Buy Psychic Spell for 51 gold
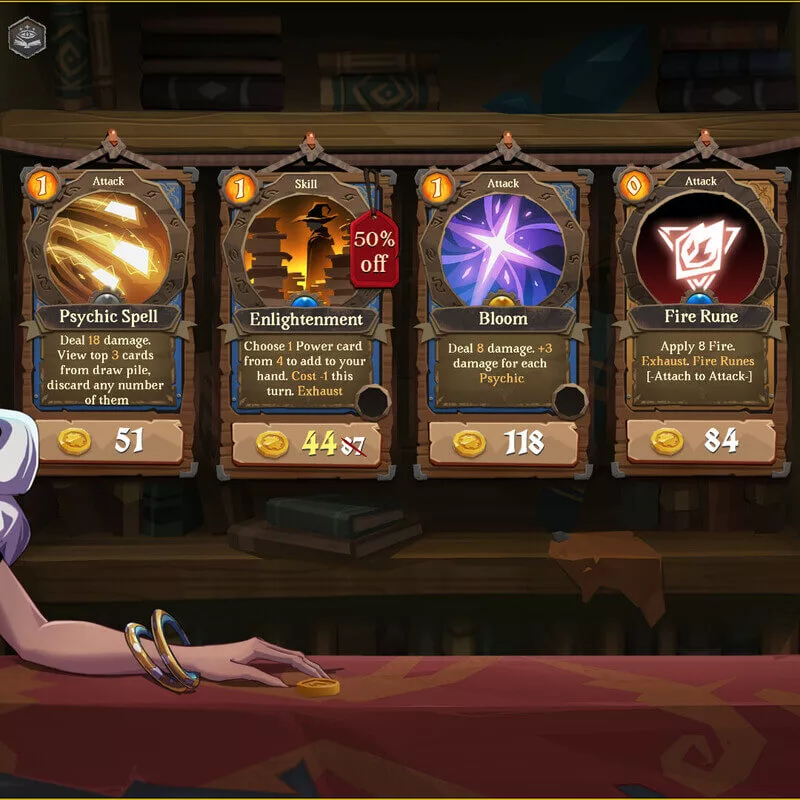The height and width of the screenshot is (800, 800). click(110, 441)
